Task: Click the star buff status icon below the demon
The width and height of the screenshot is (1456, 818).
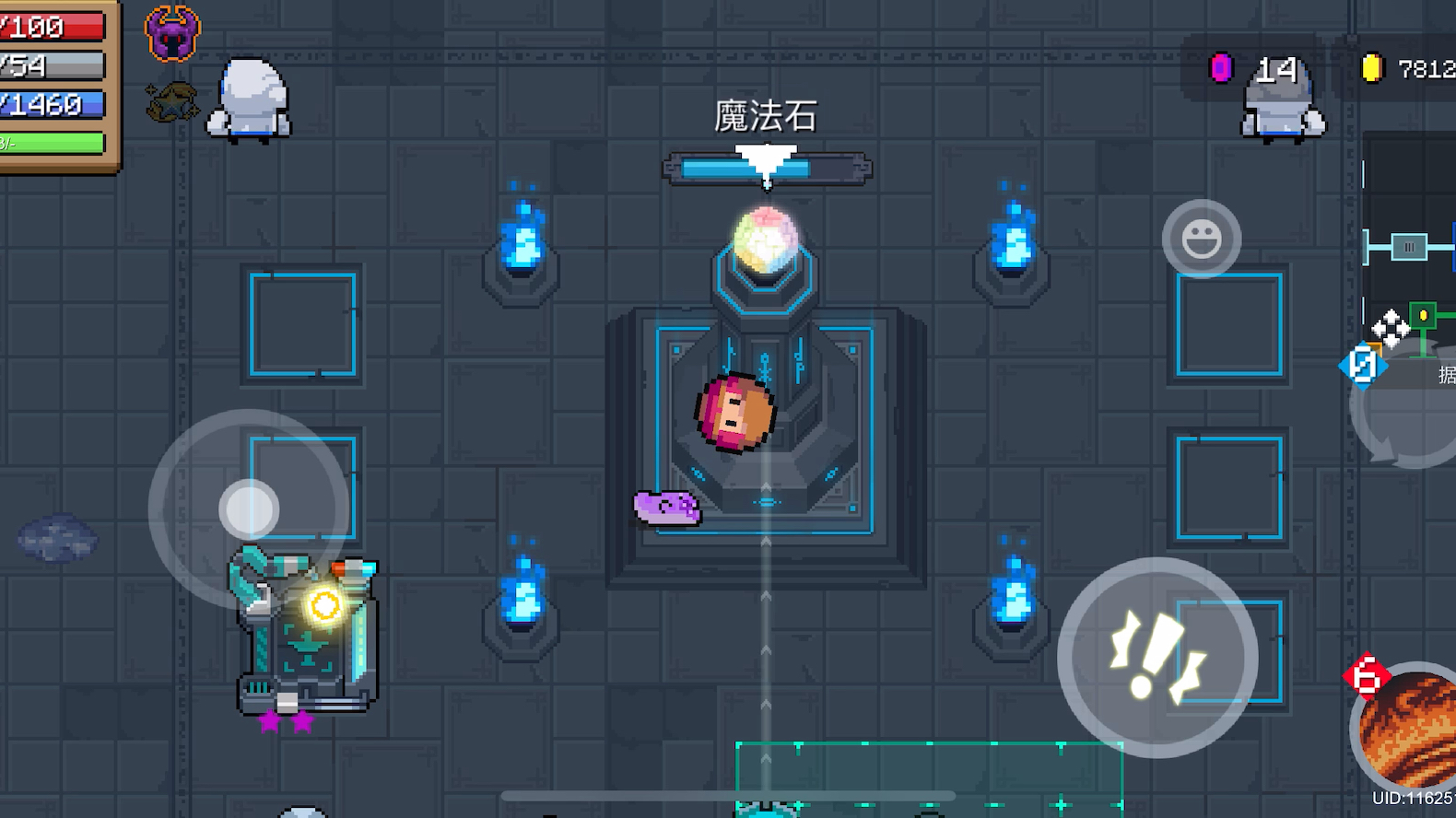Action: click(x=171, y=104)
